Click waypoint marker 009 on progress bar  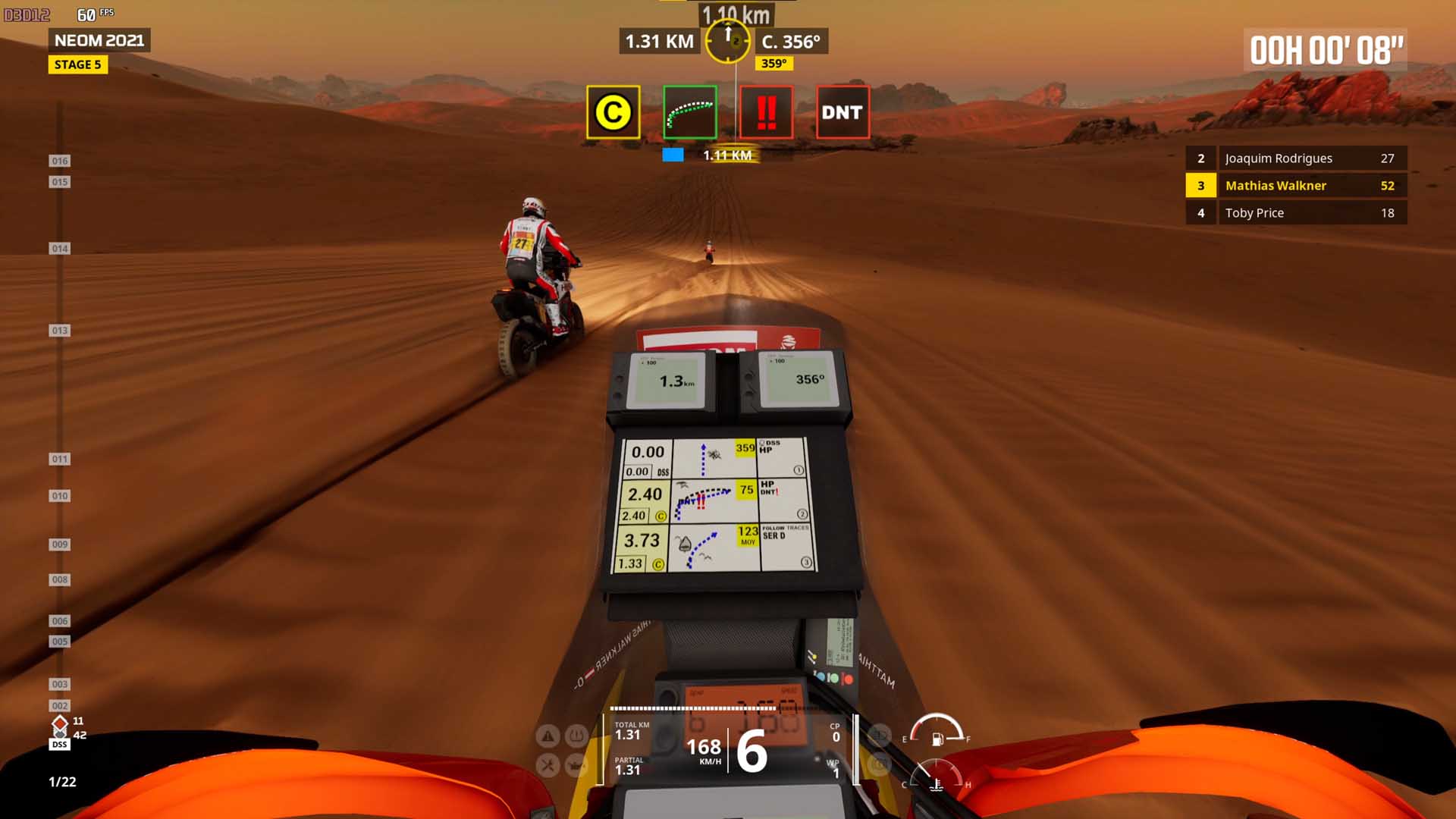[59, 544]
